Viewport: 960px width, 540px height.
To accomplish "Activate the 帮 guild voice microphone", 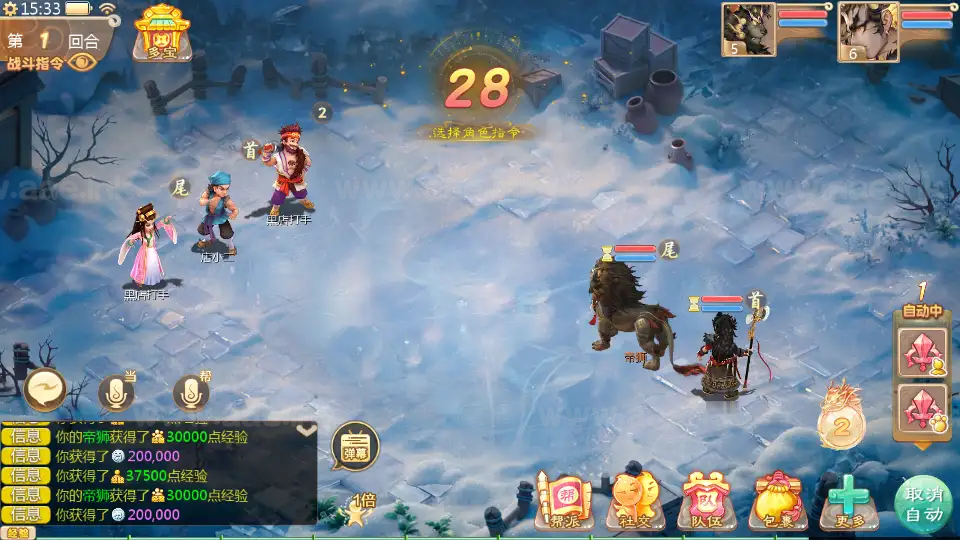I will [191, 393].
